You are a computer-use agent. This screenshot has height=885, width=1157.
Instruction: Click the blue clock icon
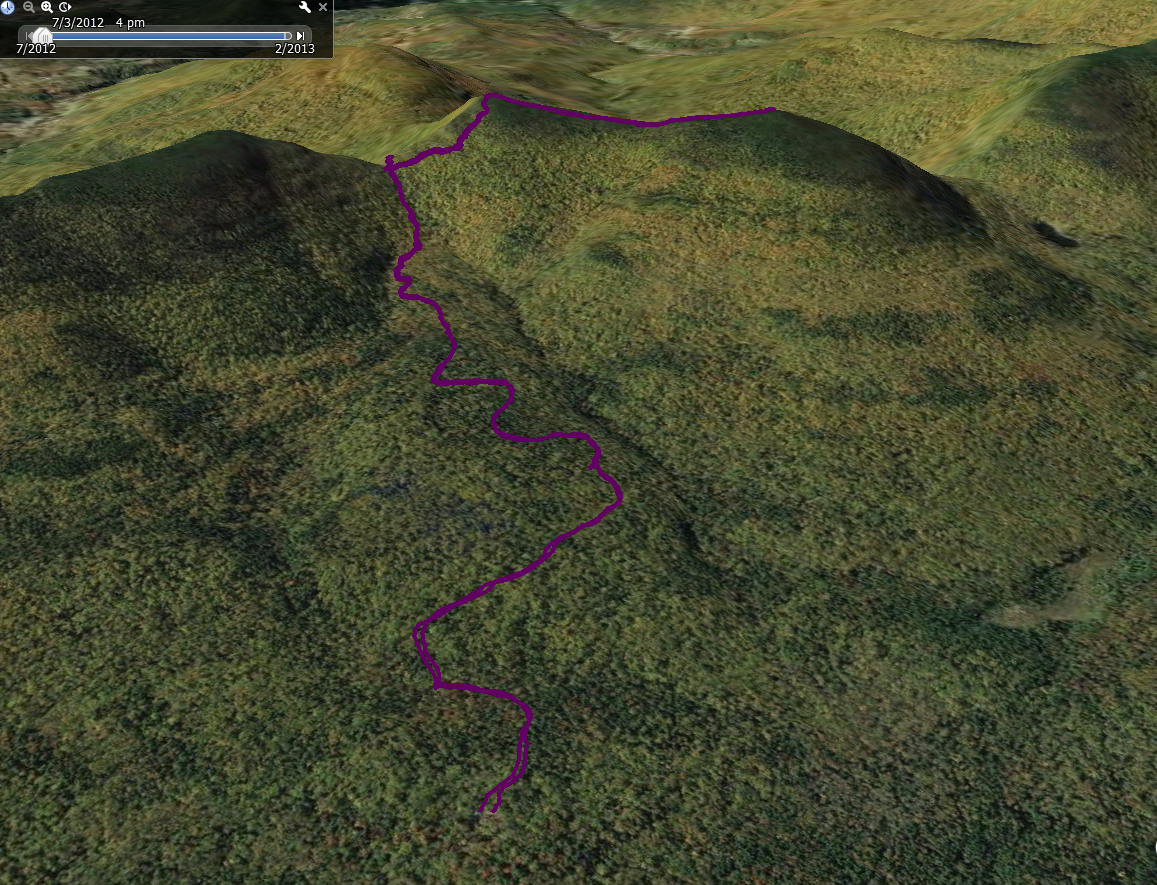[8, 7]
